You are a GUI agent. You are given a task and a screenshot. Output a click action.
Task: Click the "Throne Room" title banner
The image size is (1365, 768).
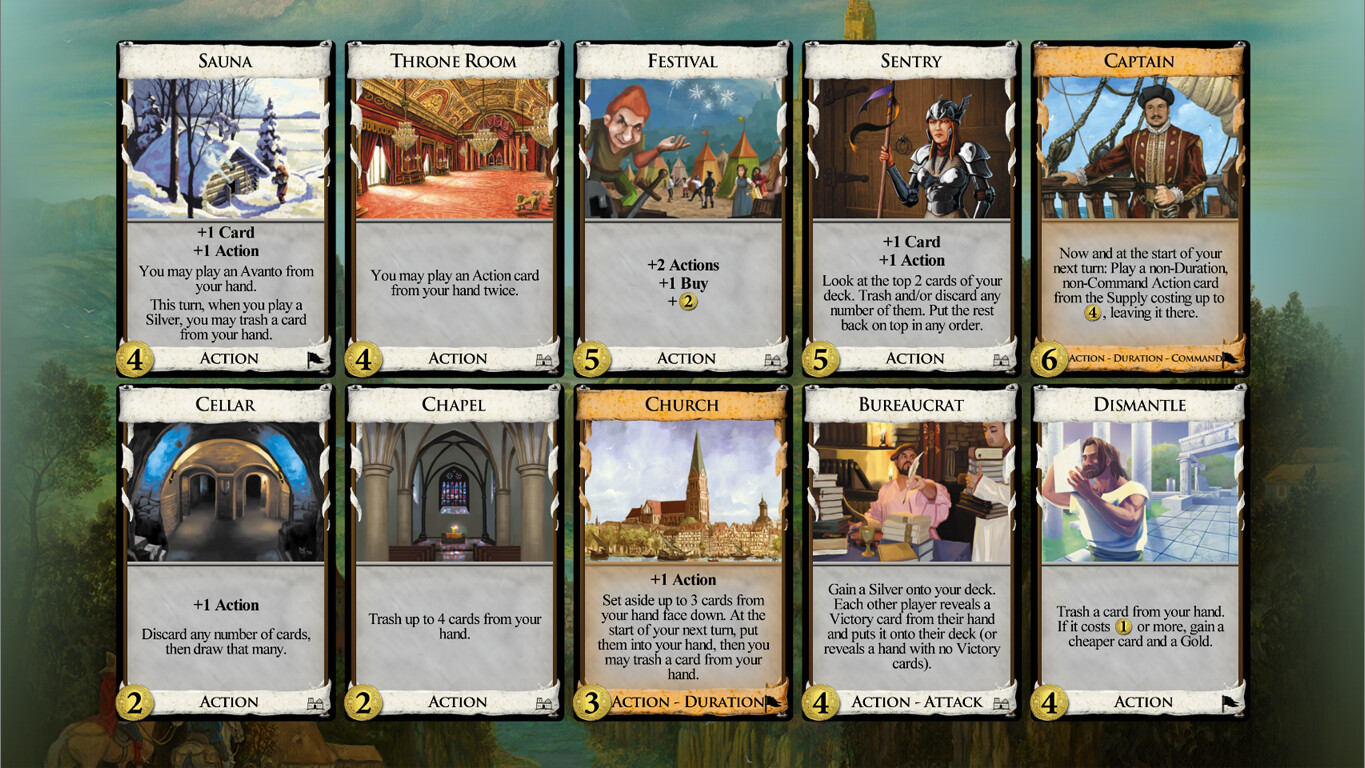(x=453, y=61)
